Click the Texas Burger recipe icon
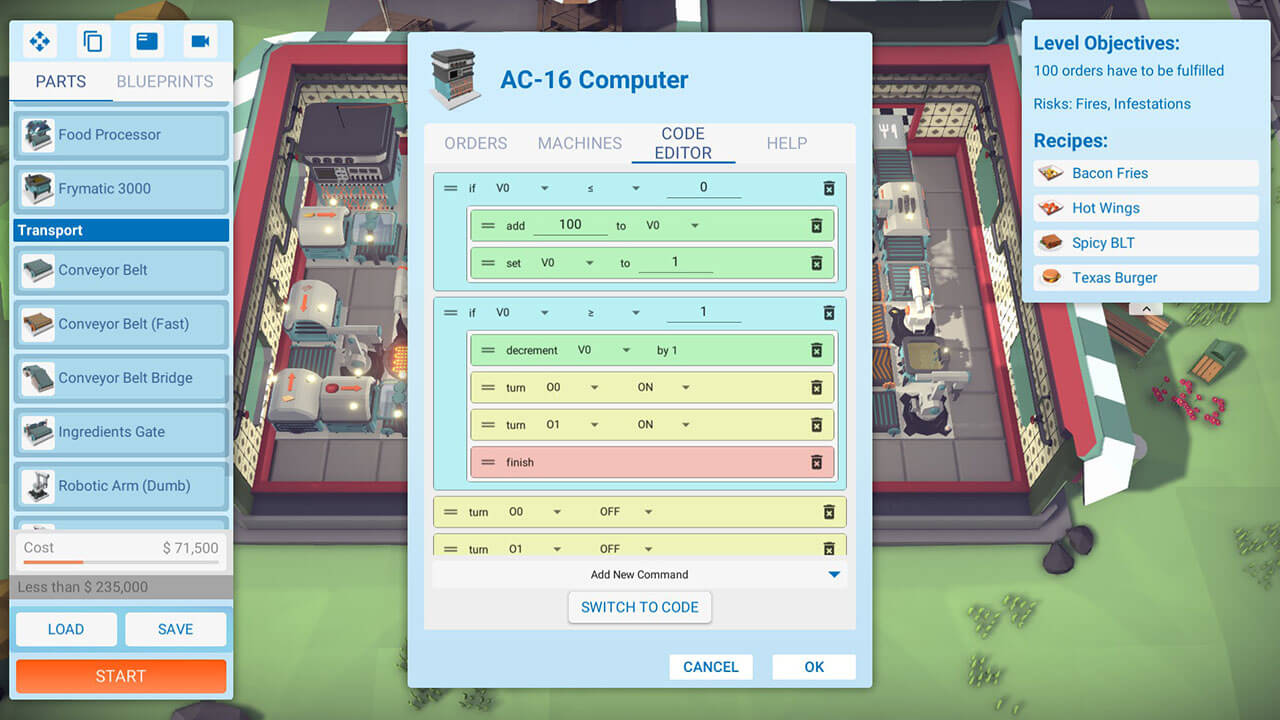The image size is (1280, 720). 1049,277
